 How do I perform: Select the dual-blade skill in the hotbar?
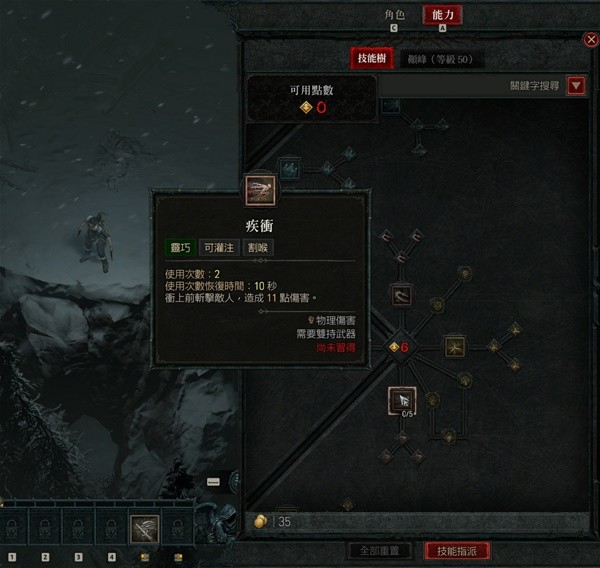click(144, 527)
